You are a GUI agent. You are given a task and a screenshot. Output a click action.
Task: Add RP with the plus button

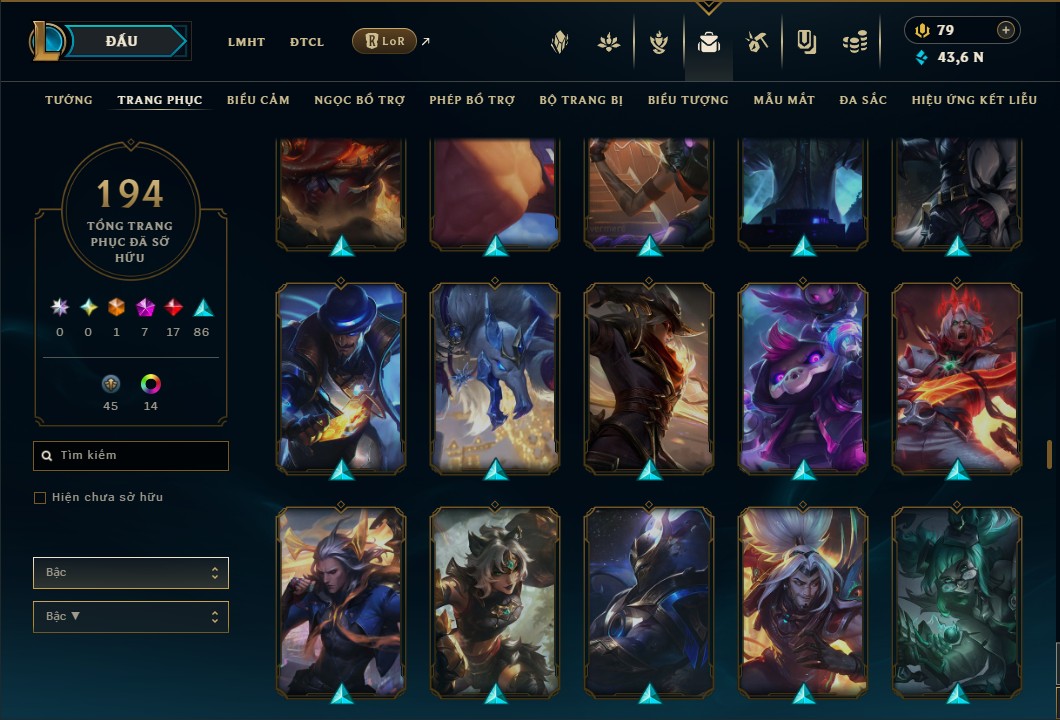(1006, 30)
